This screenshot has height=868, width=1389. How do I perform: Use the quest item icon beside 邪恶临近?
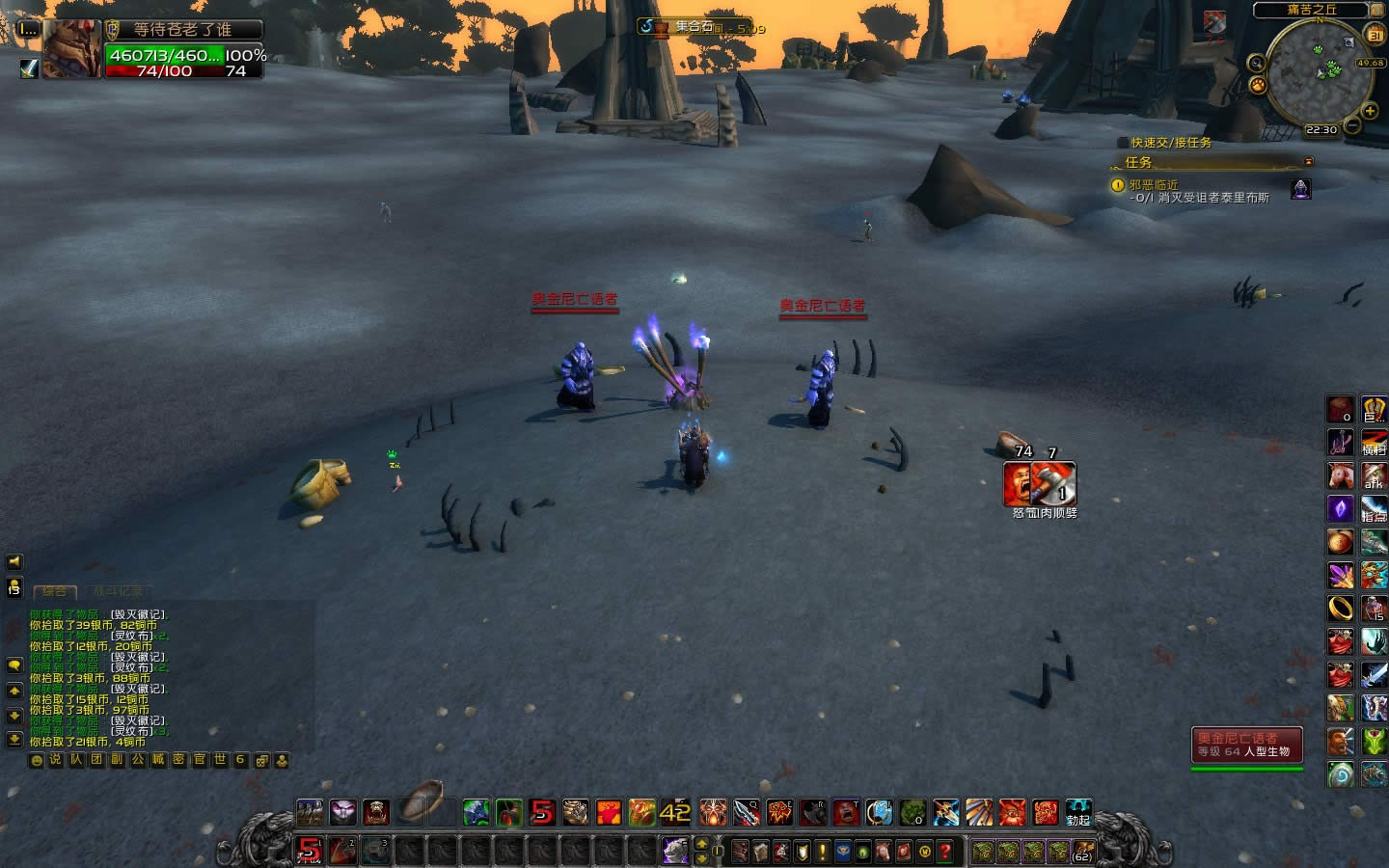pos(1301,188)
